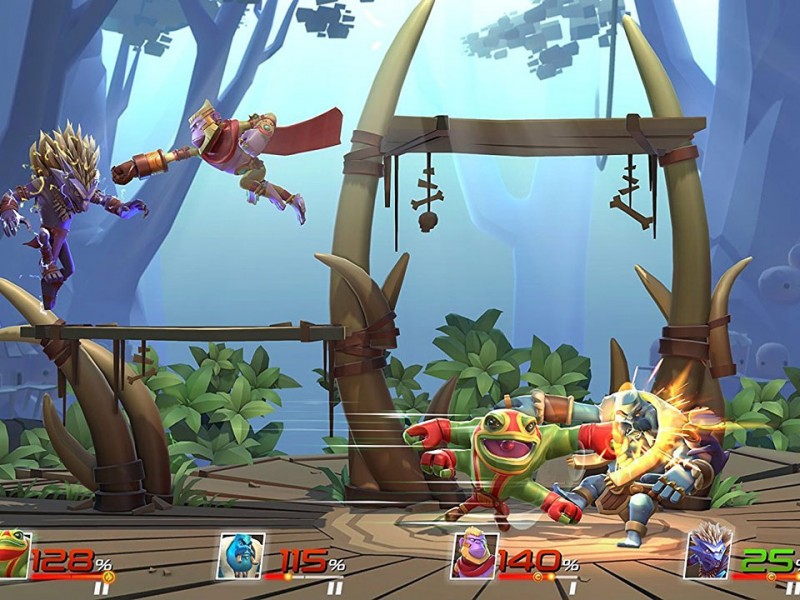This screenshot has height=600, width=800.
Task: Click the green frog fighter portrait
Action: point(14,556)
